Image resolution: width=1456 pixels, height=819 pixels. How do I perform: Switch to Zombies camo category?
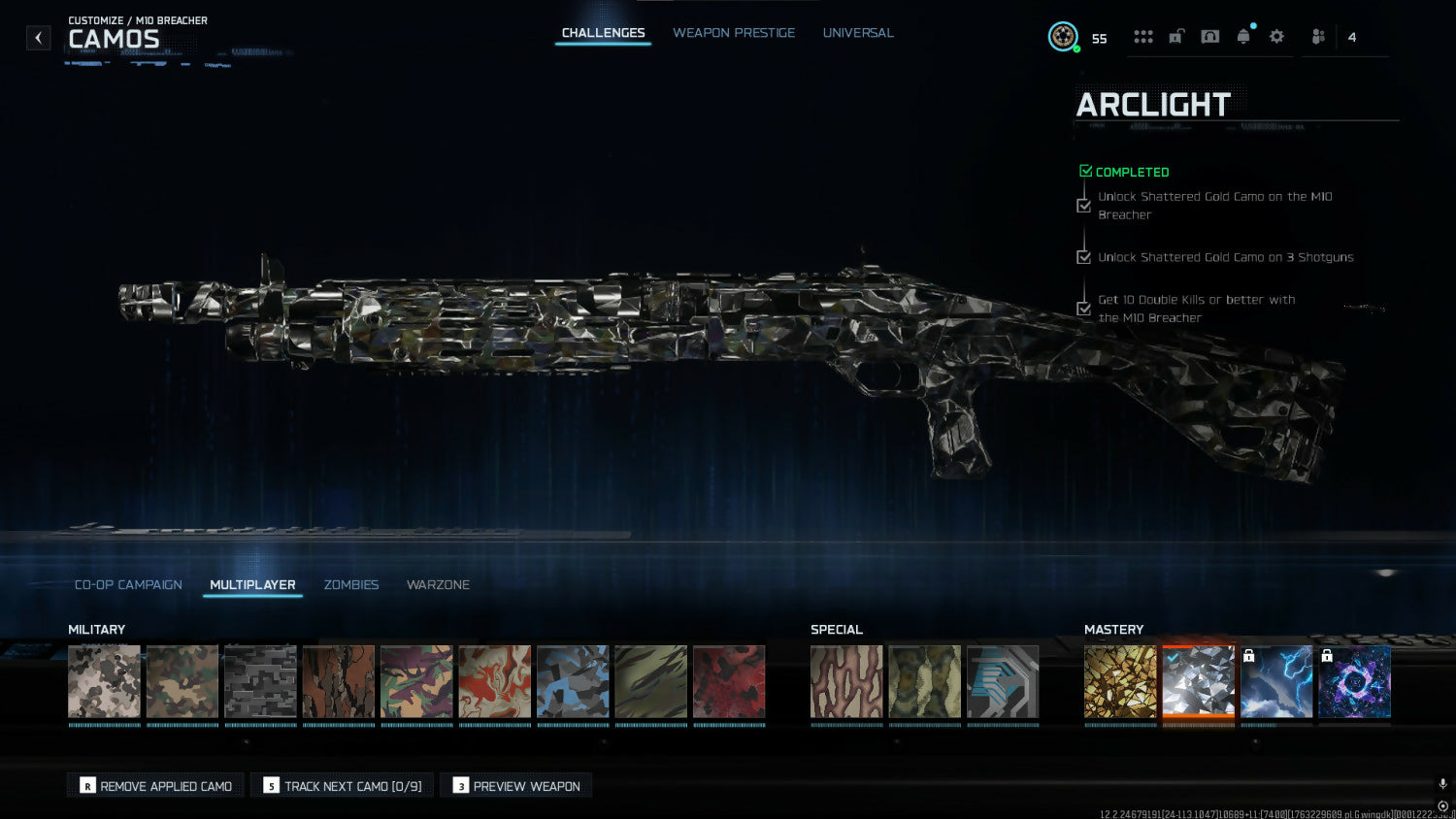click(351, 585)
